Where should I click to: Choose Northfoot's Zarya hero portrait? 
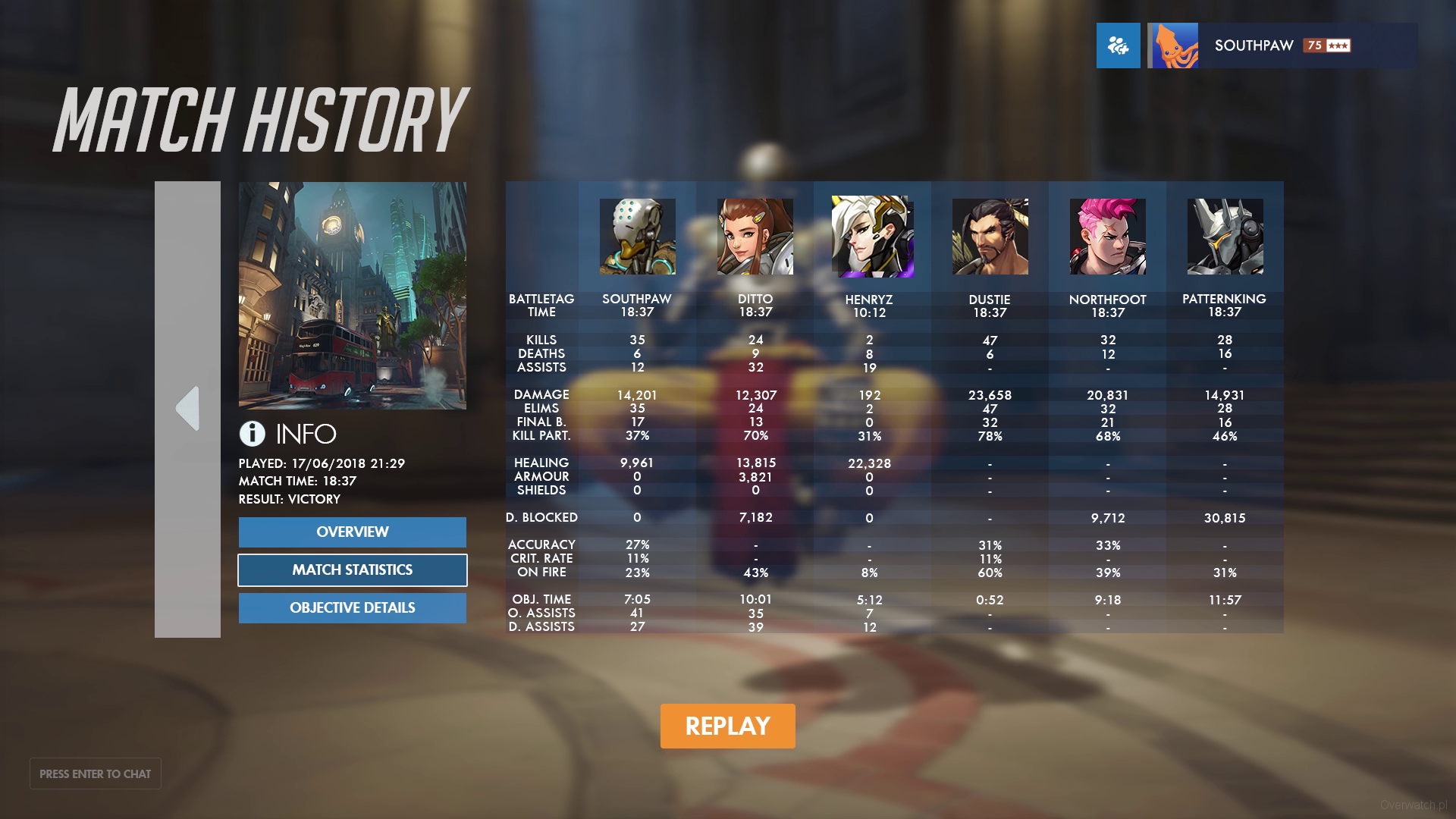tap(1107, 237)
